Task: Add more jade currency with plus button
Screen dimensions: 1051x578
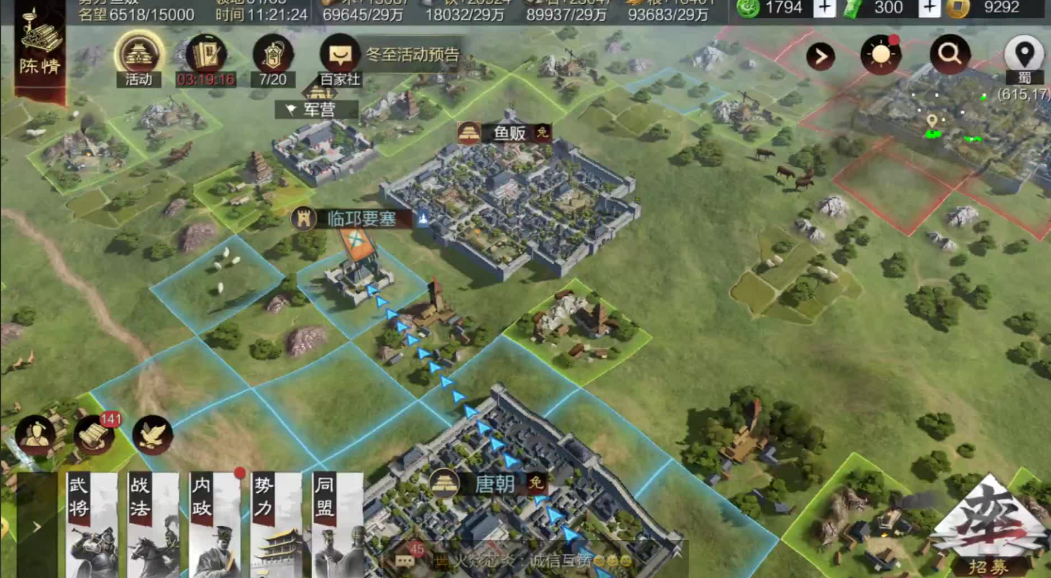Action: tap(824, 8)
